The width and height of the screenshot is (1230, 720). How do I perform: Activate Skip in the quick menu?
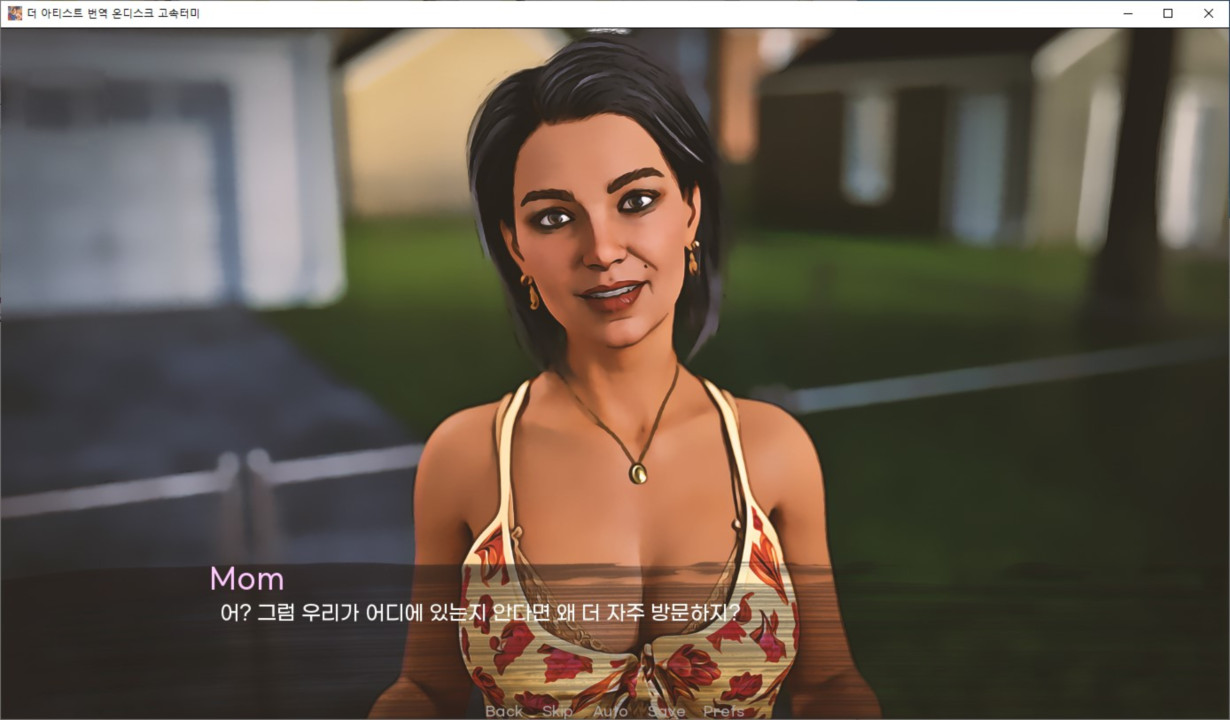(557, 711)
